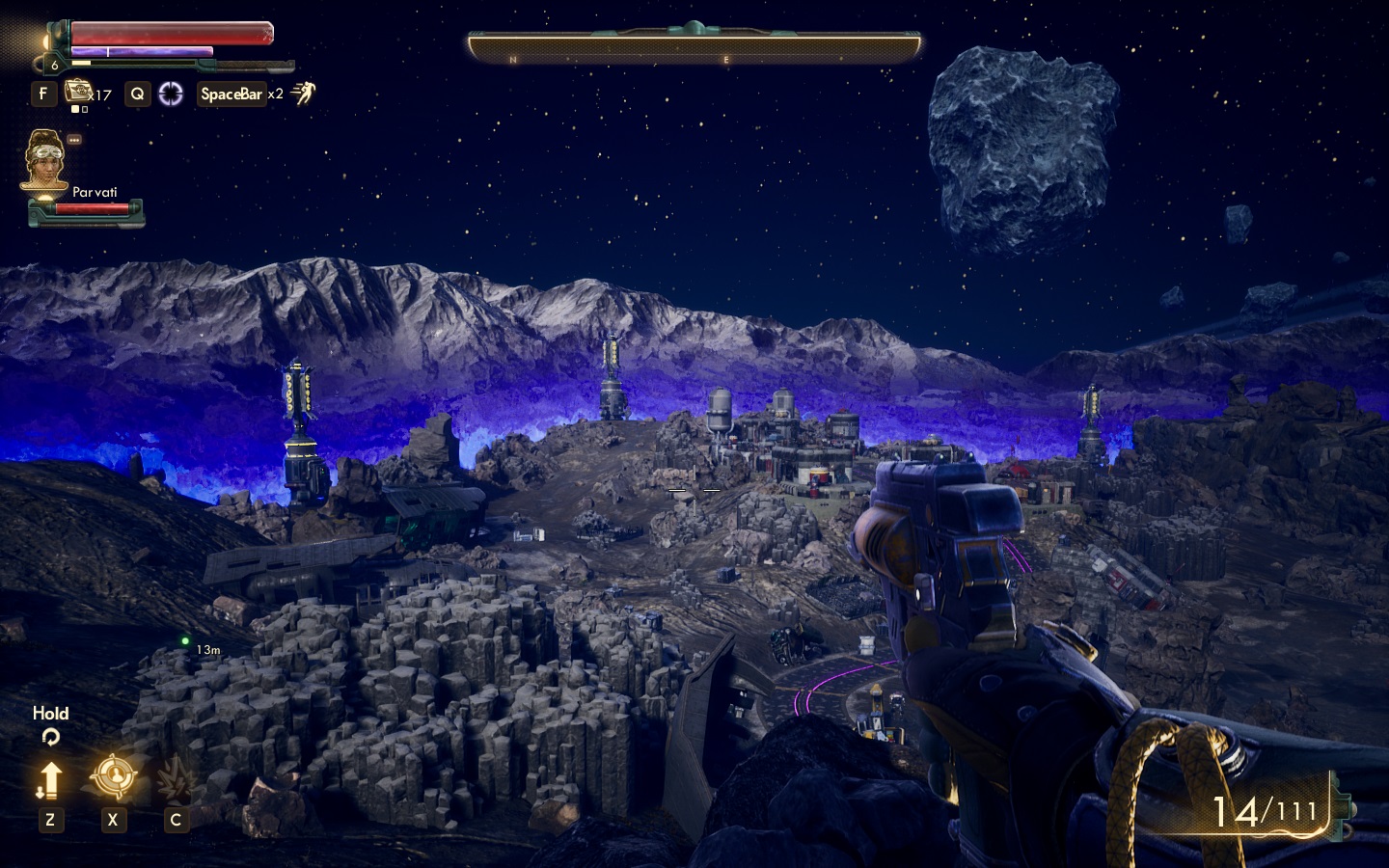Trigger the greyed companion special ability icon
Image resolution: width=1389 pixels, height=868 pixels.
[175, 778]
